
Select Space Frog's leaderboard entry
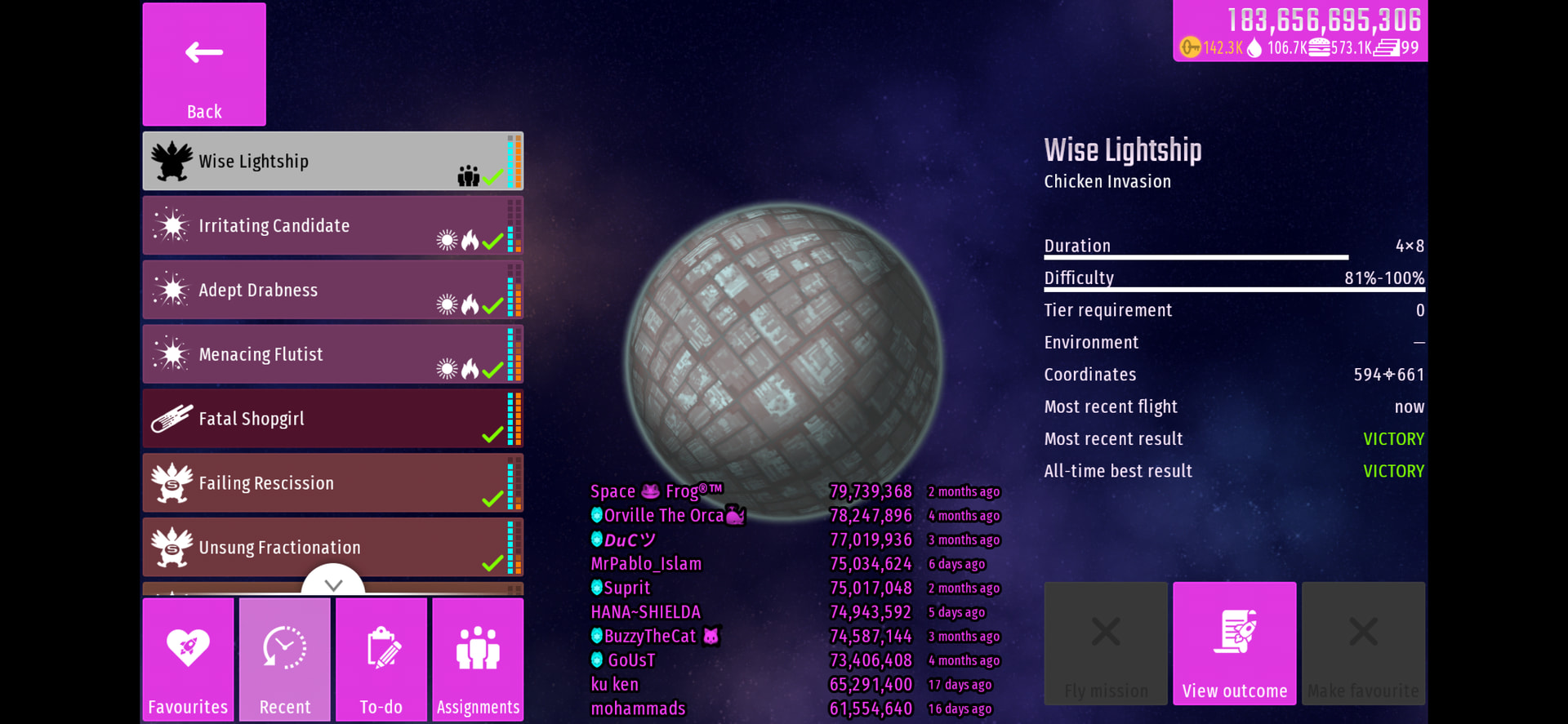(x=792, y=491)
